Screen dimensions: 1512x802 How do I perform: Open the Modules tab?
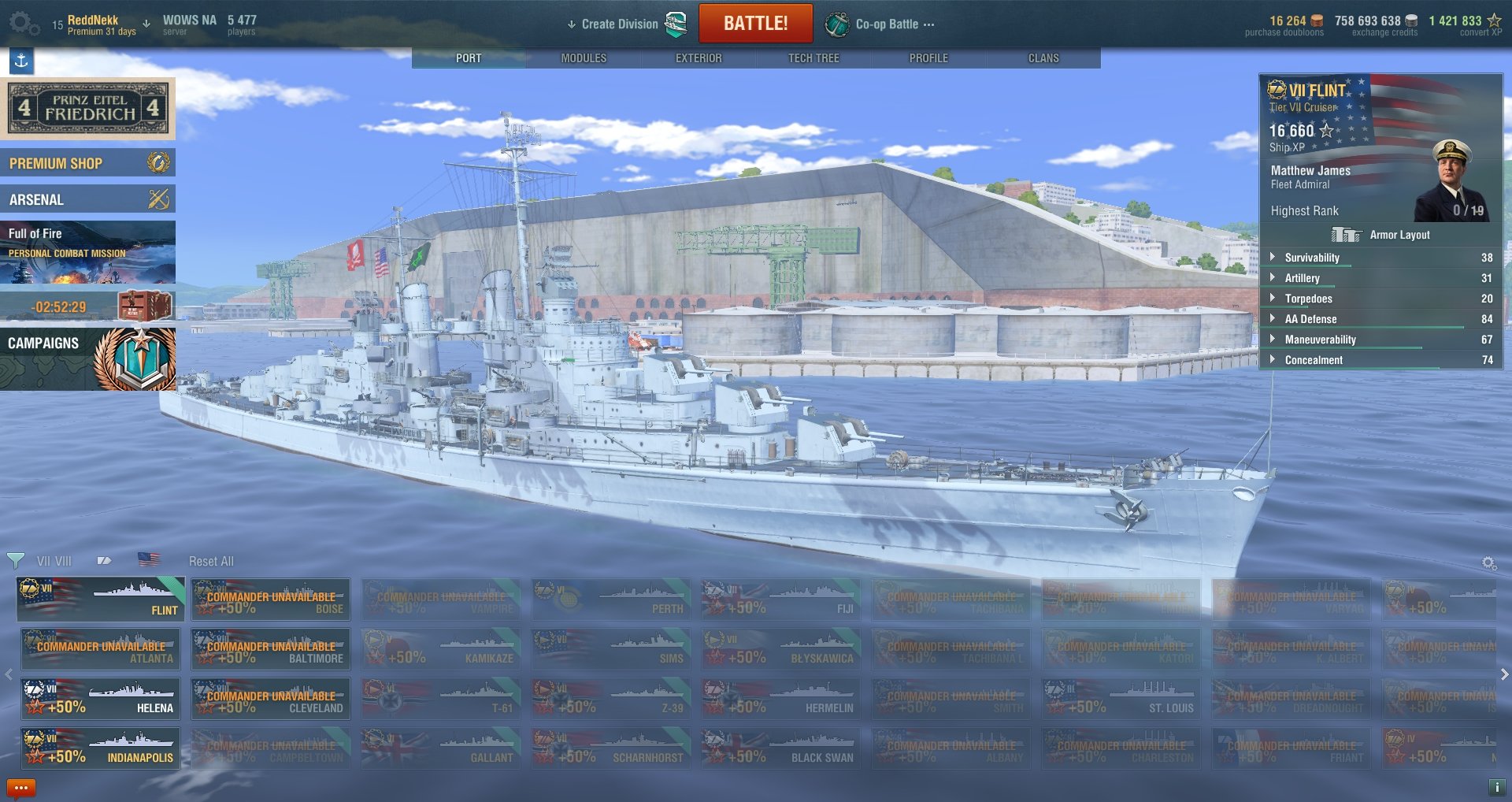[x=584, y=58]
